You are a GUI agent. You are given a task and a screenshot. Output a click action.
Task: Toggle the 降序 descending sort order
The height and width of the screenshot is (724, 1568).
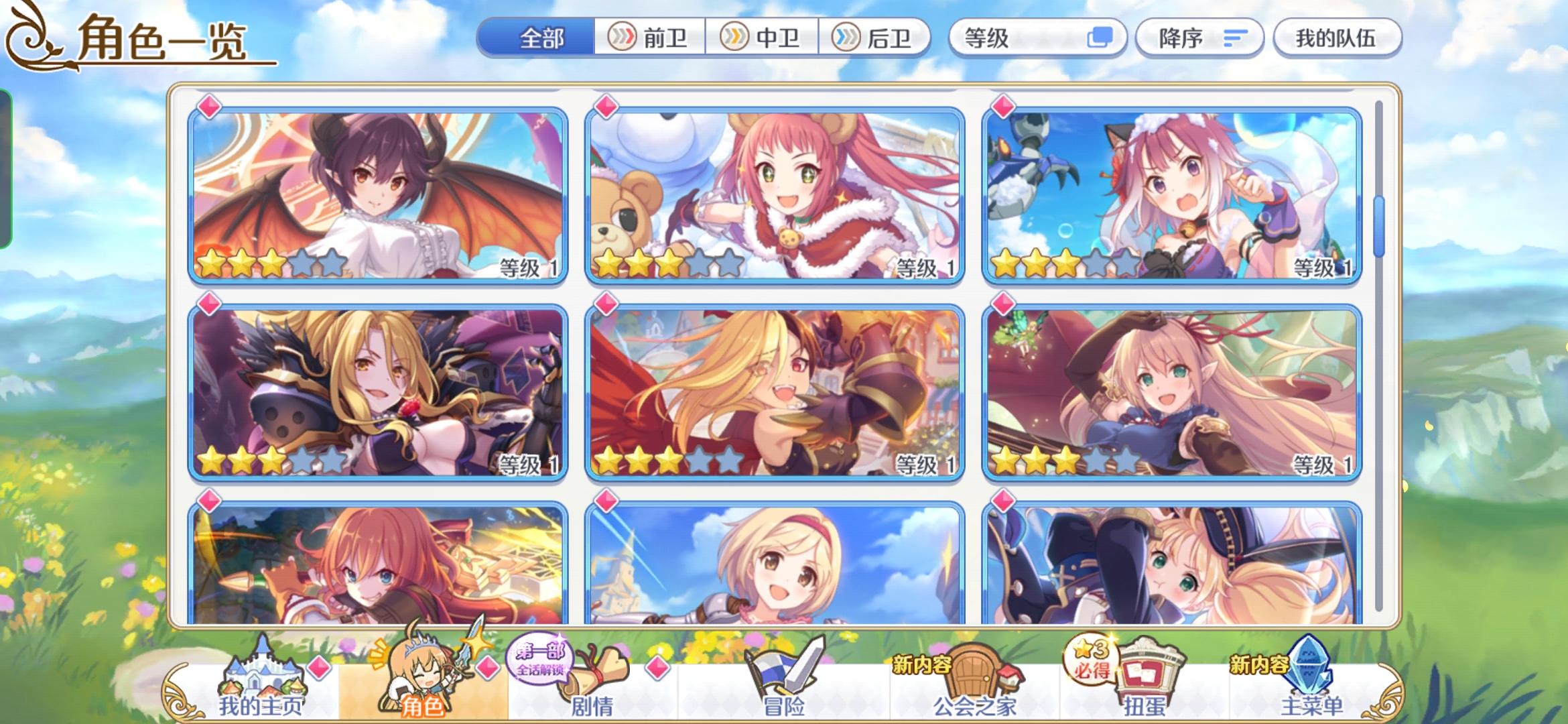tap(1199, 38)
